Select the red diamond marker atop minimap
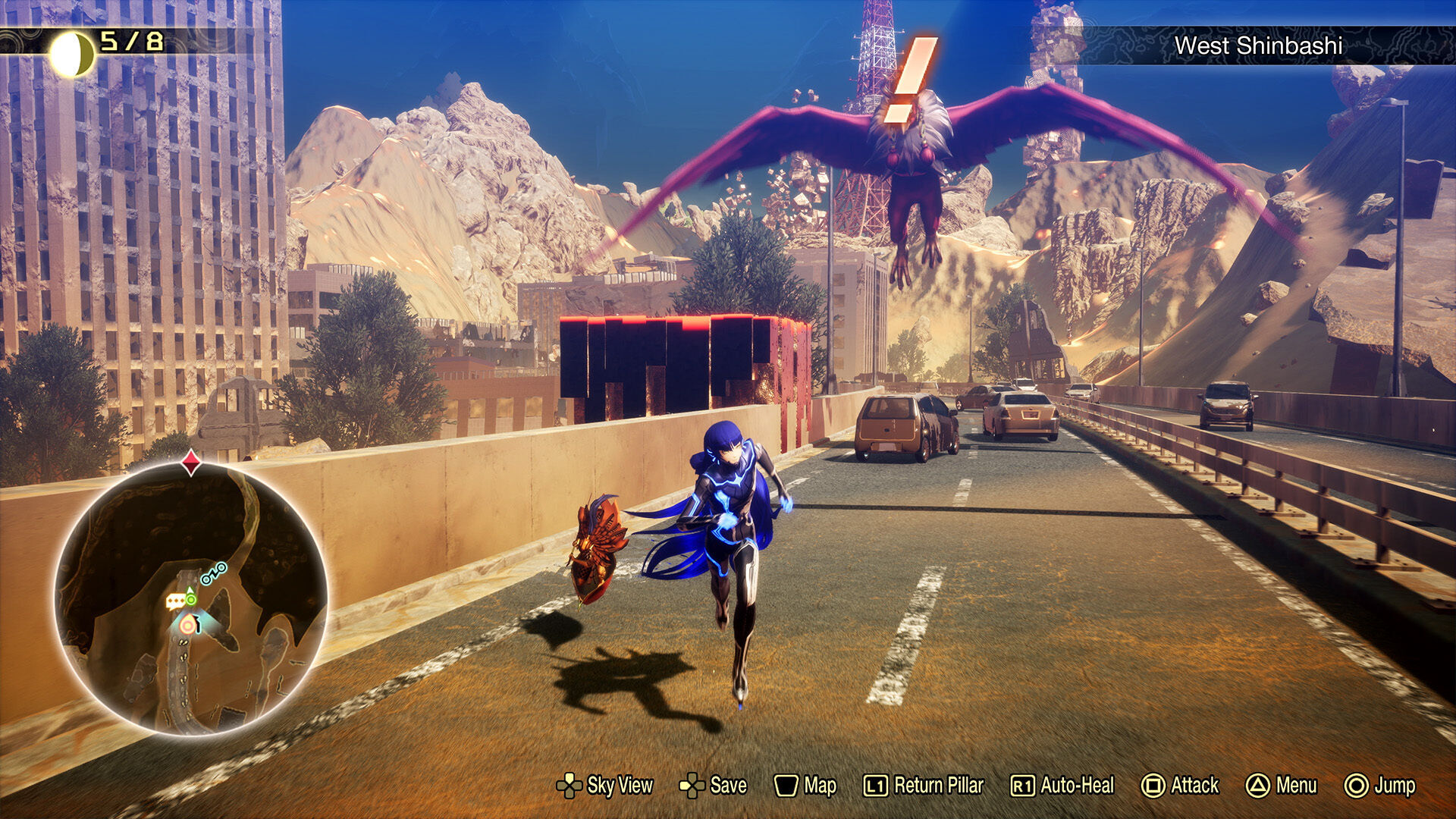The width and height of the screenshot is (1456, 819). pyautogui.click(x=191, y=462)
